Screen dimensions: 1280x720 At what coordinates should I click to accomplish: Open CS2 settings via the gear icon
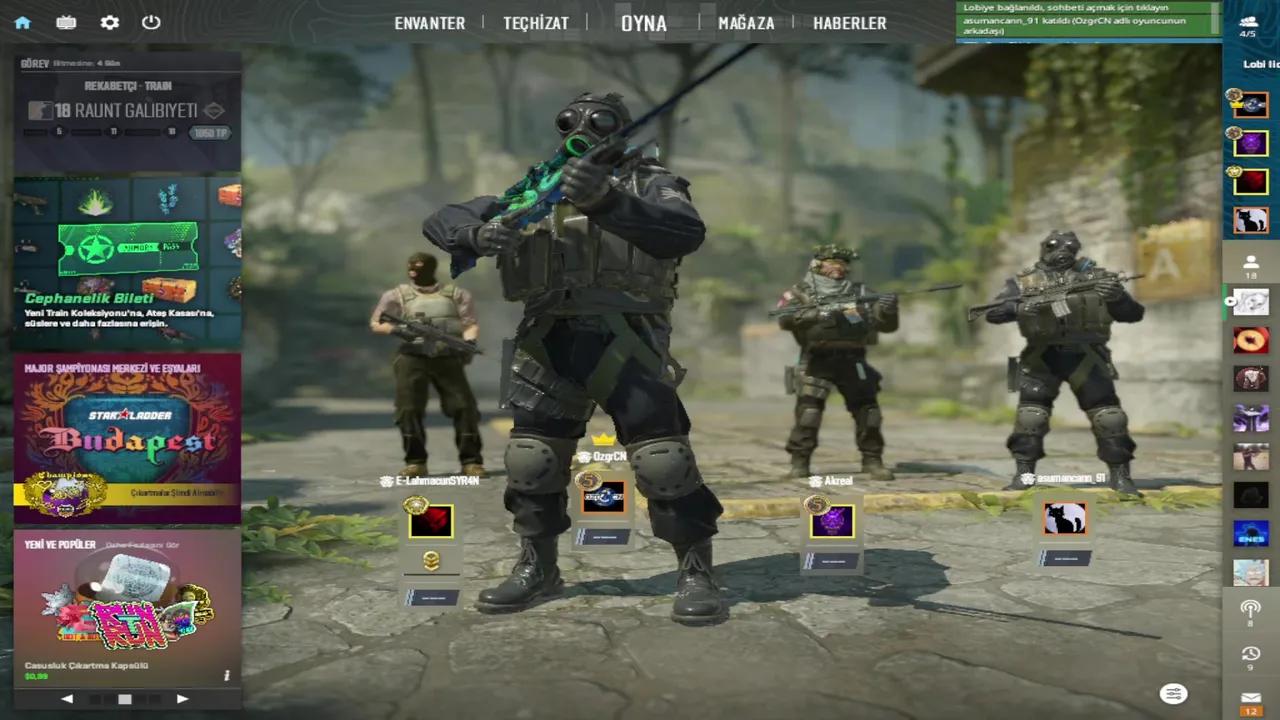109,22
